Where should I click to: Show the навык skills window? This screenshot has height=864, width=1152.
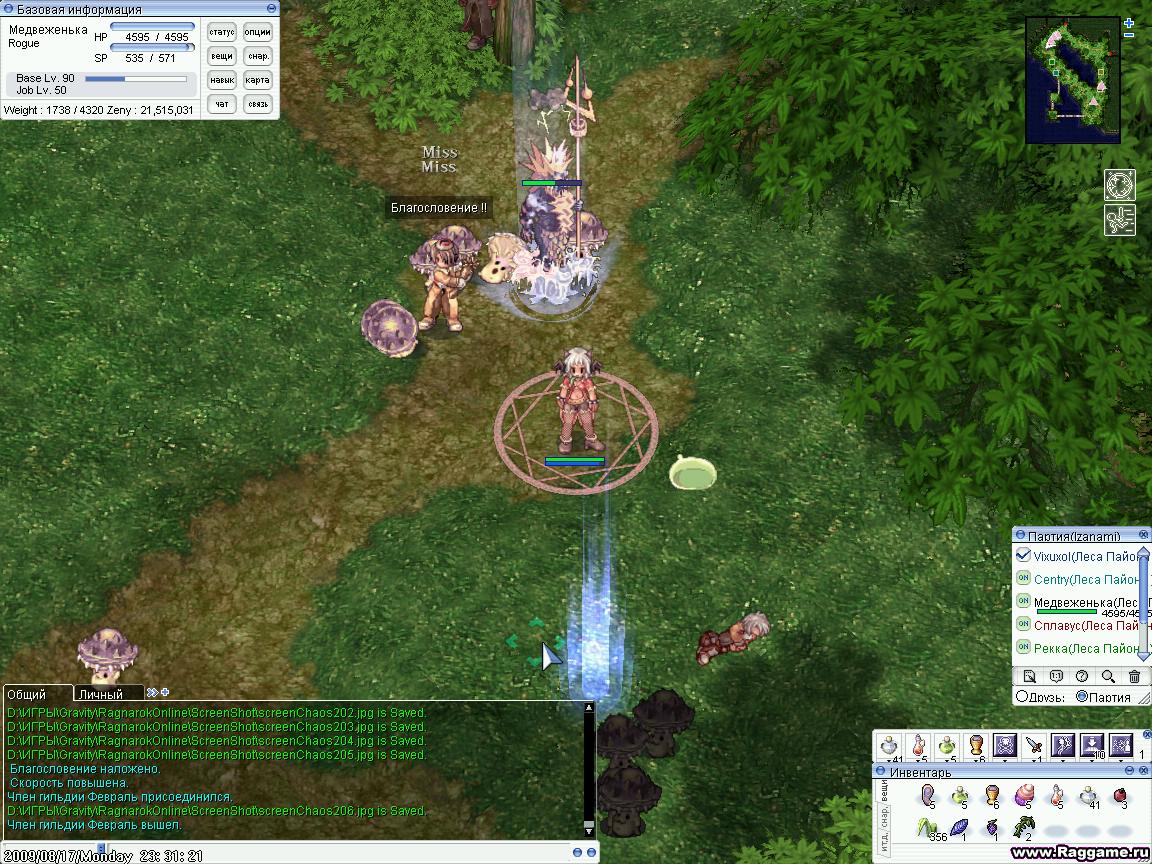(x=222, y=80)
